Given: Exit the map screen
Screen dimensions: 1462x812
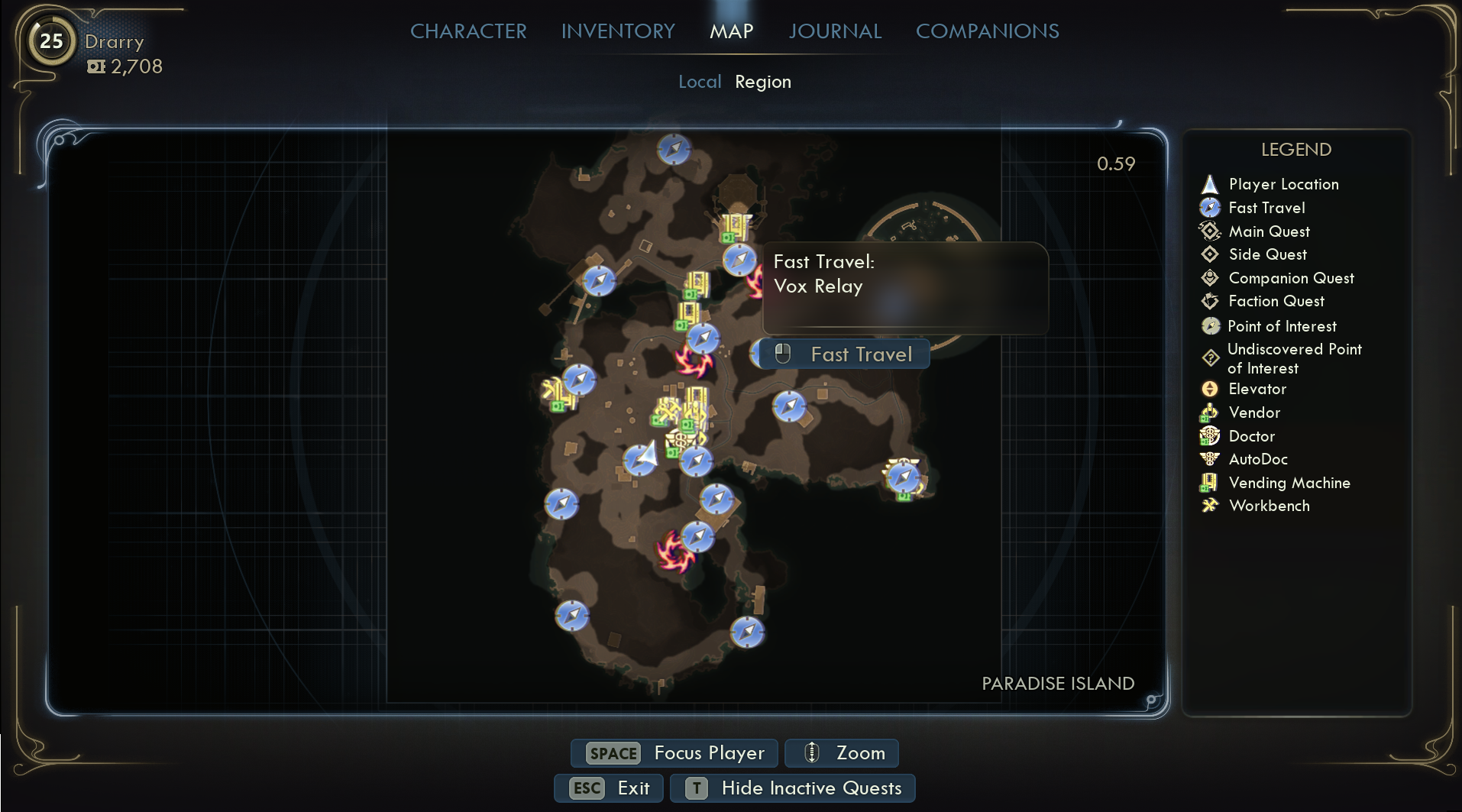Looking at the screenshot, I should [x=611, y=788].
